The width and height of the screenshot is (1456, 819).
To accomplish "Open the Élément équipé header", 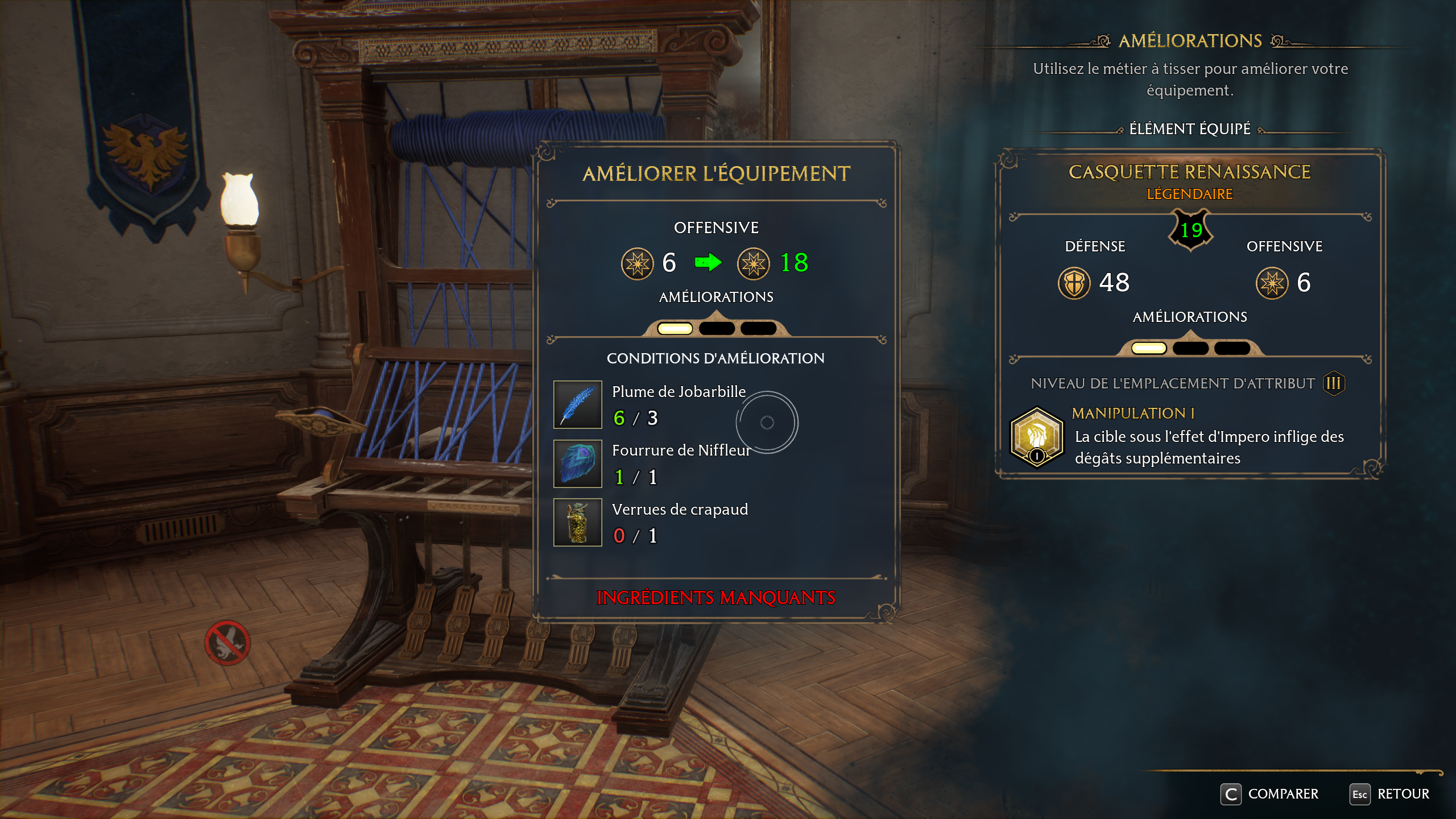I will tap(1190, 128).
